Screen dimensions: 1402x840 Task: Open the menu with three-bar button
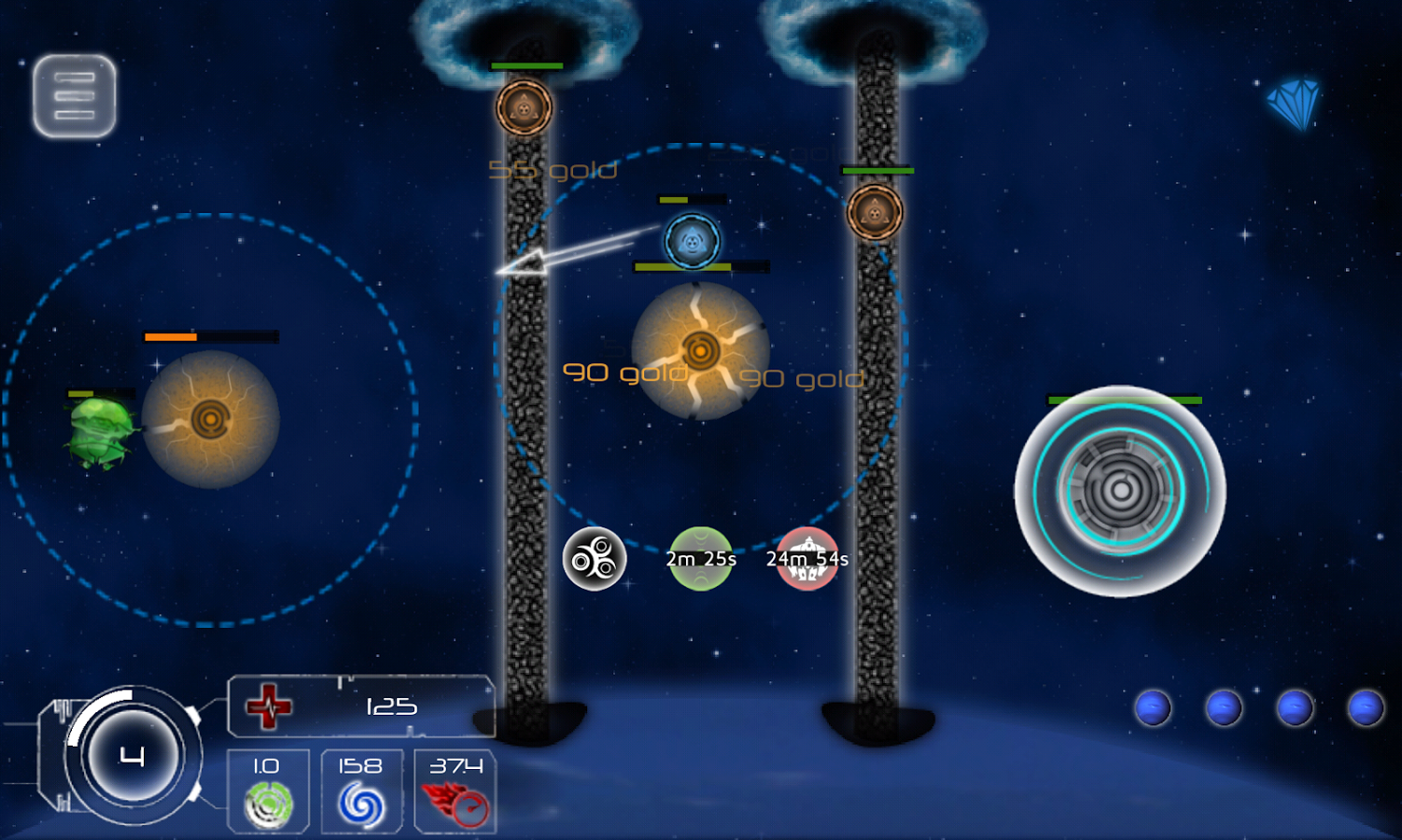[x=75, y=96]
